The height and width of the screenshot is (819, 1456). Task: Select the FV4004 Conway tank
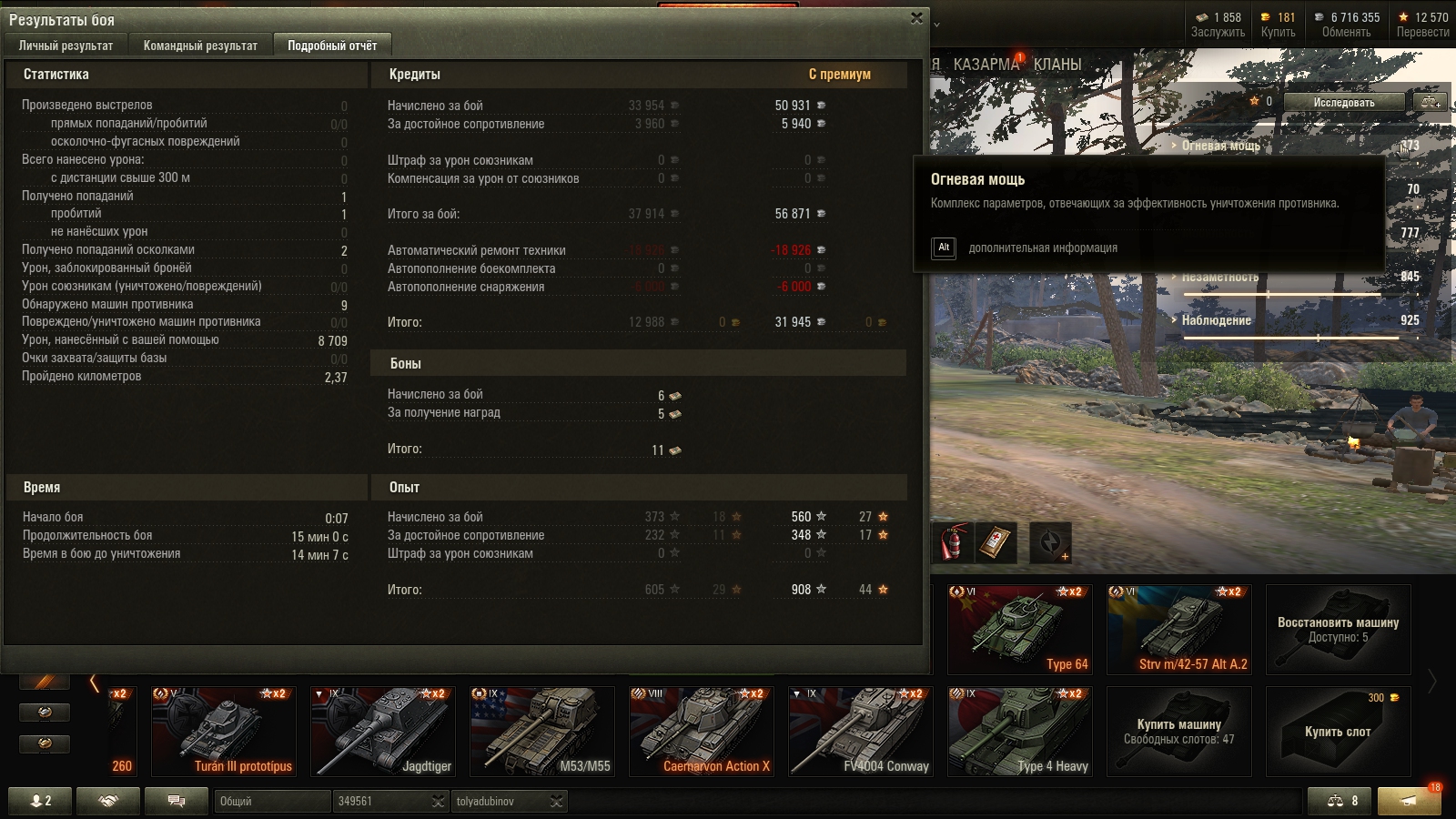pos(860,731)
